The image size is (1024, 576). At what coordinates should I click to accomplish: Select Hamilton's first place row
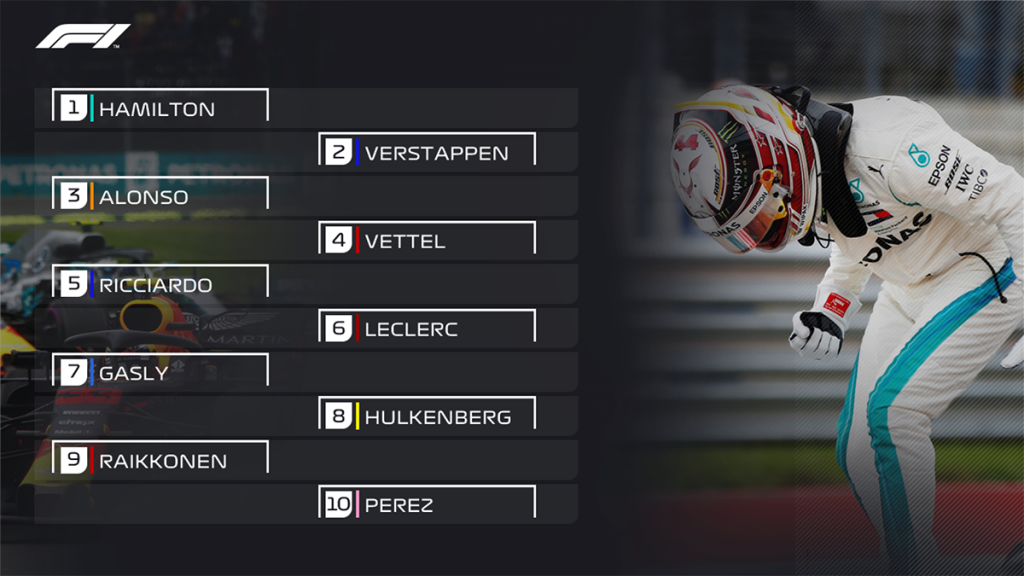click(160, 108)
